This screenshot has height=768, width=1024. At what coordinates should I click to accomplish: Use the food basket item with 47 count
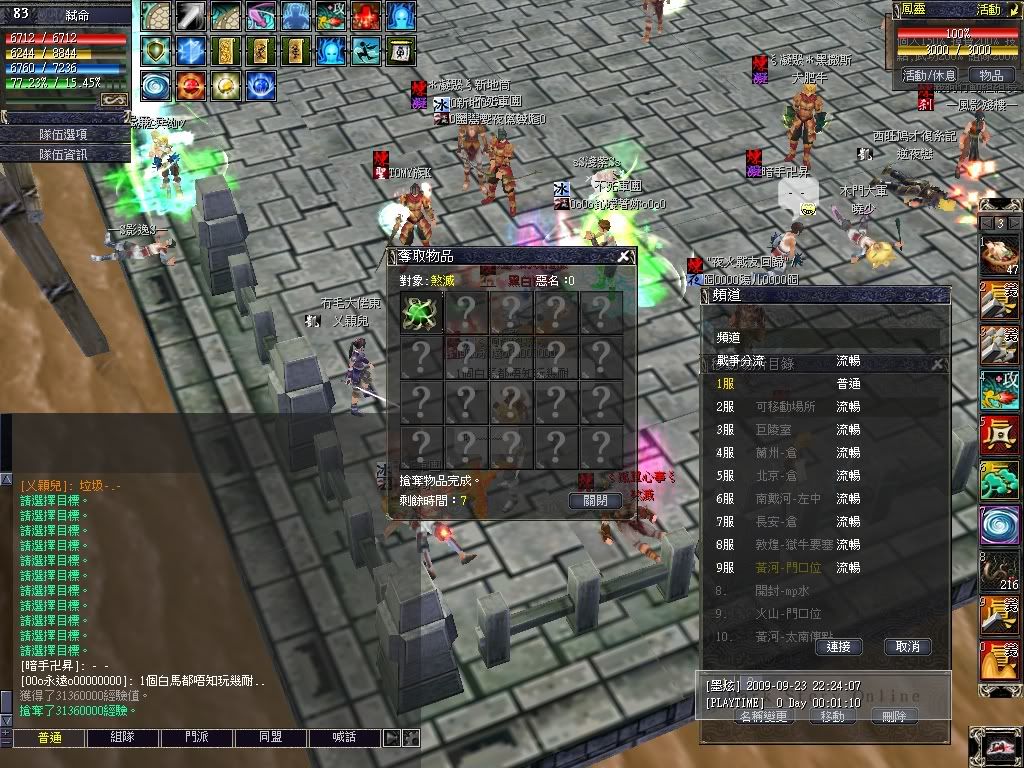click(997, 254)
